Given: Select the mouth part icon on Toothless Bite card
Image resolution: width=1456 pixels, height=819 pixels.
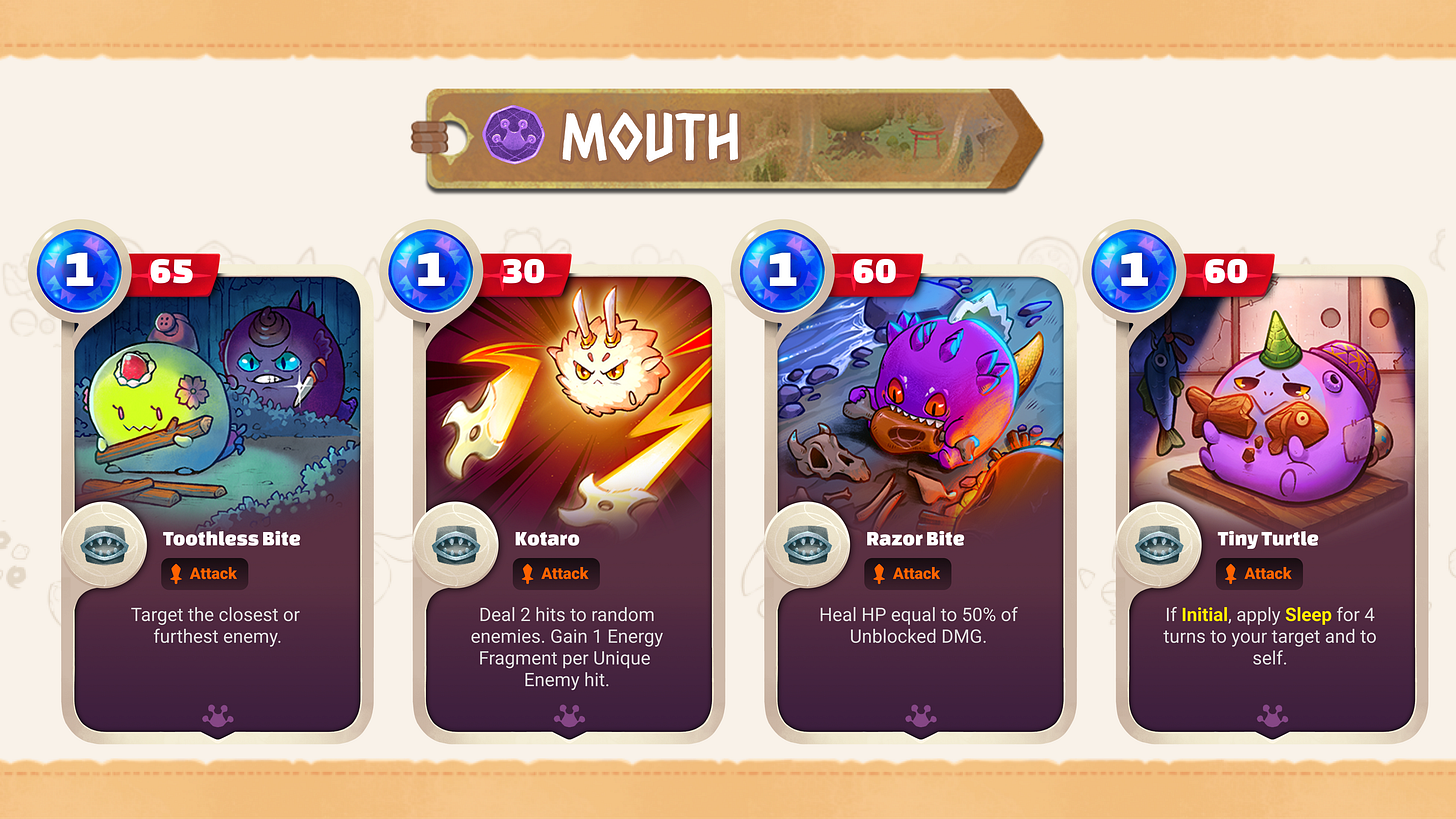Looking at the screenshot, I should coord(105,545).
